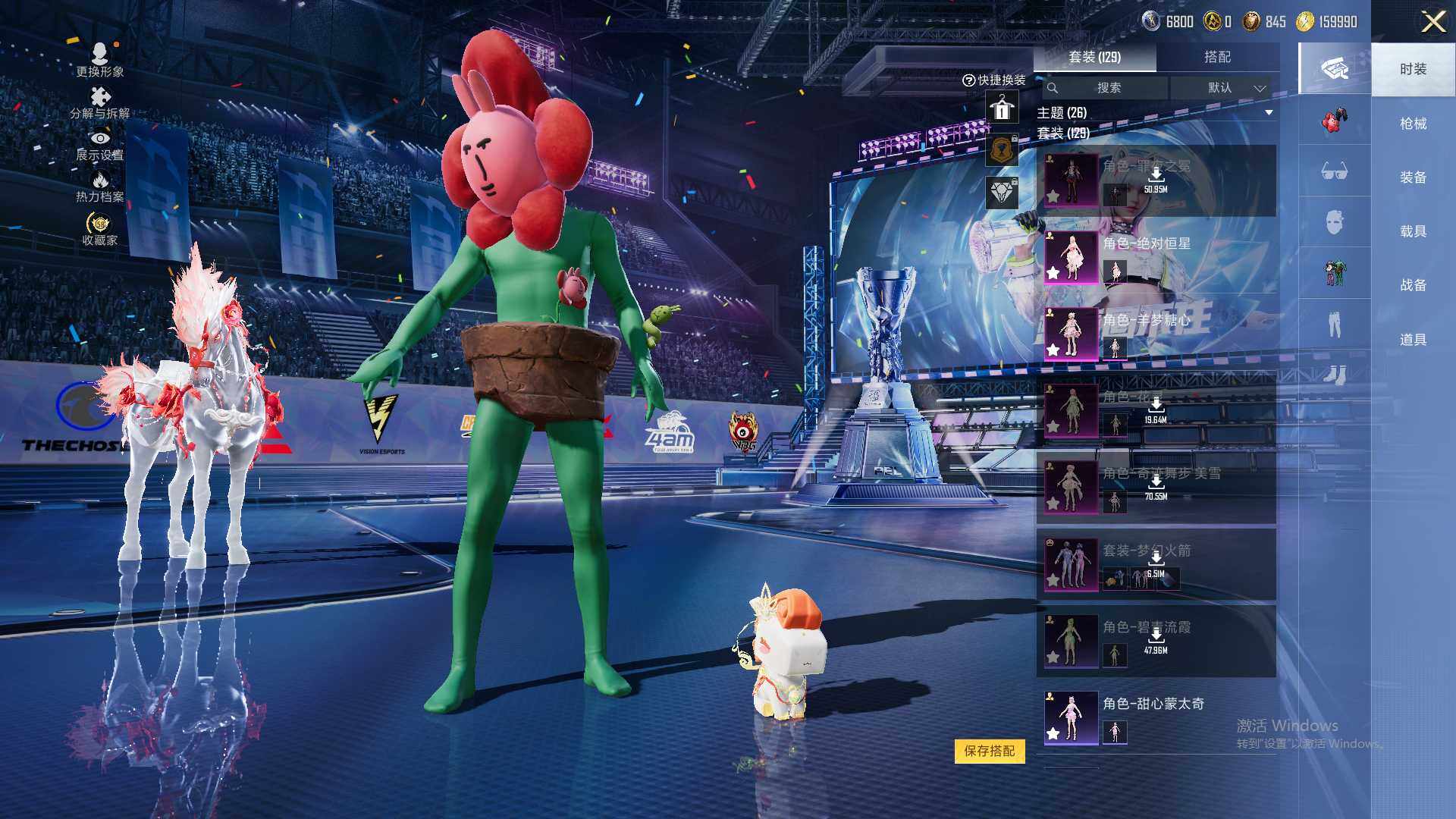Viewport: 1456px width, 819px height.
Task: Click the 搜索 search field
Action: (x=1107, y=88)
